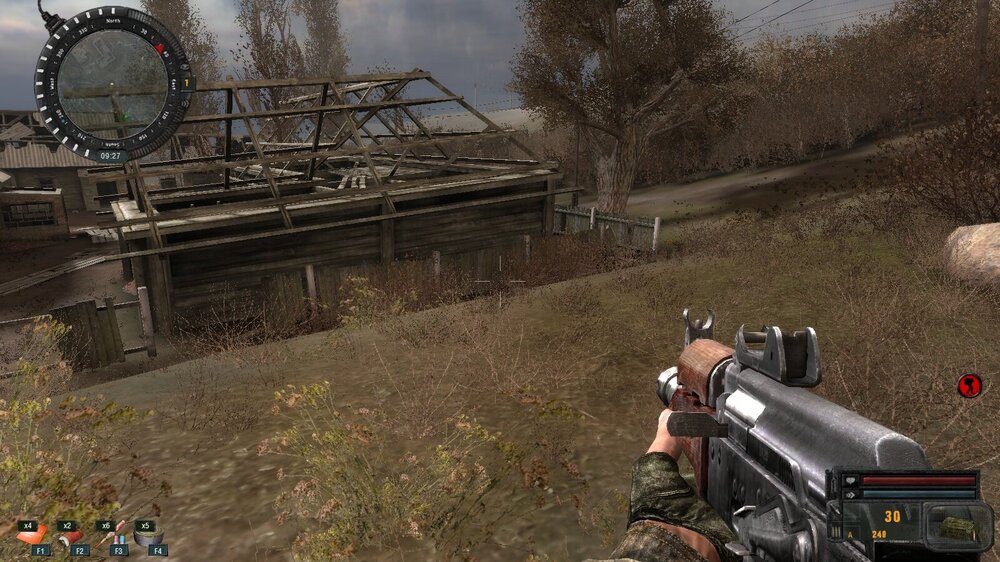Viewport: 1000px width, 562px height.
Task: Use the red canned food quick slot
Action: [x=72, y=538]
